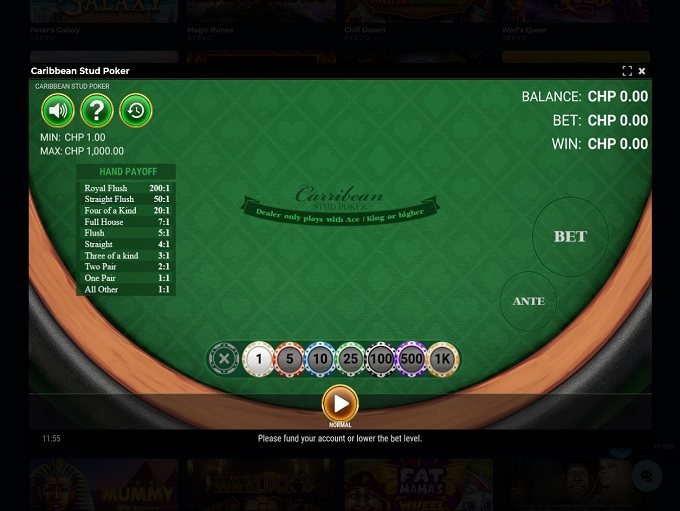Pick the purple 500 chip
680x511 pixels.
(x=411, y=358)
